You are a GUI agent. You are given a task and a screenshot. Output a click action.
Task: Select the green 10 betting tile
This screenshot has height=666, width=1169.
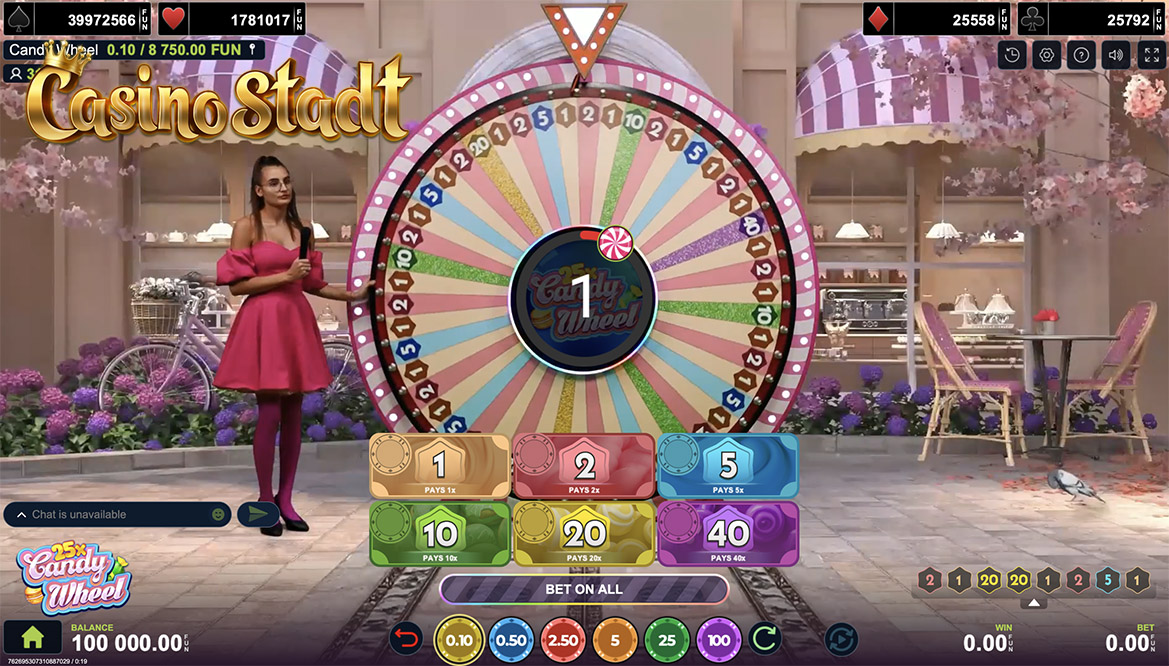439,534
